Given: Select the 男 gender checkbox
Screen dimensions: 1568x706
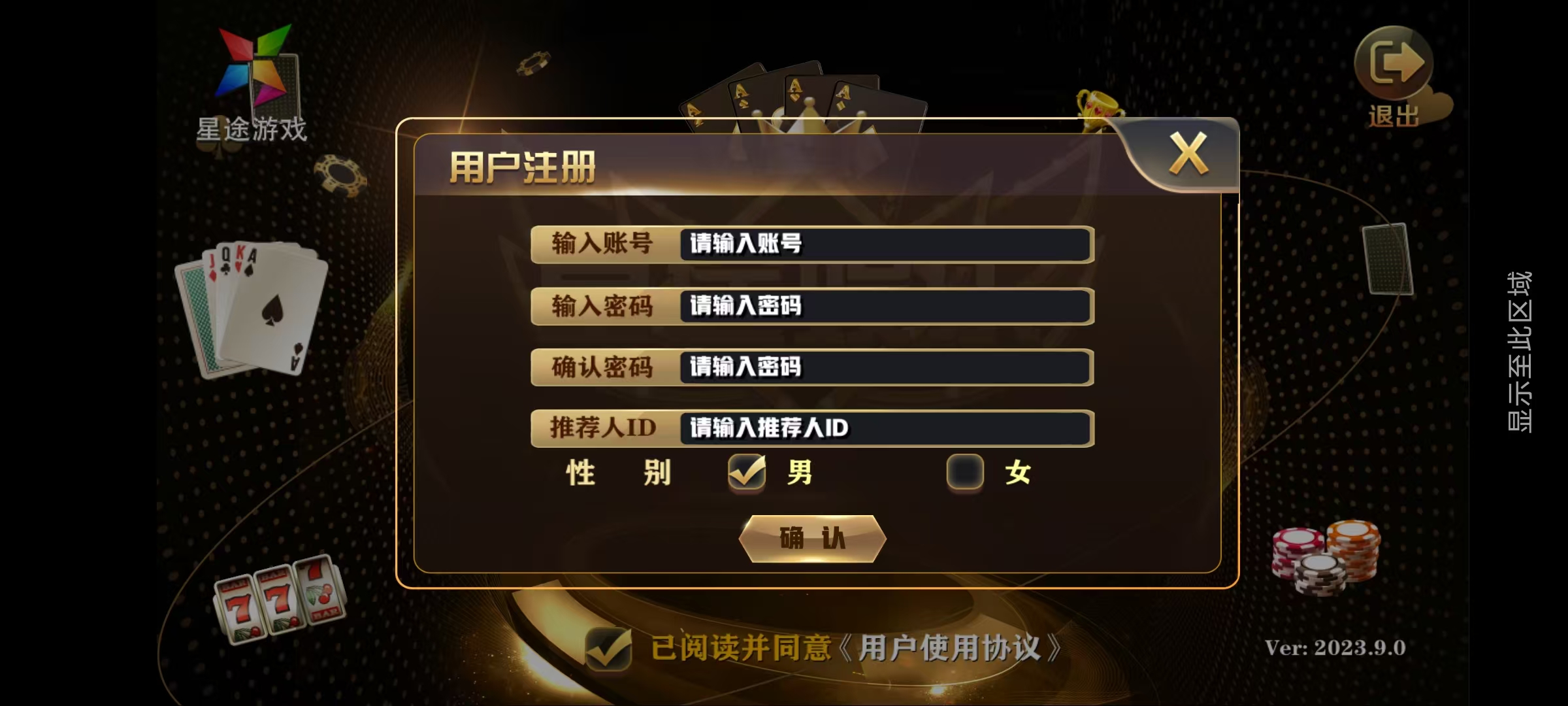Looking at the screenshot, I should [x=747, y=472].
